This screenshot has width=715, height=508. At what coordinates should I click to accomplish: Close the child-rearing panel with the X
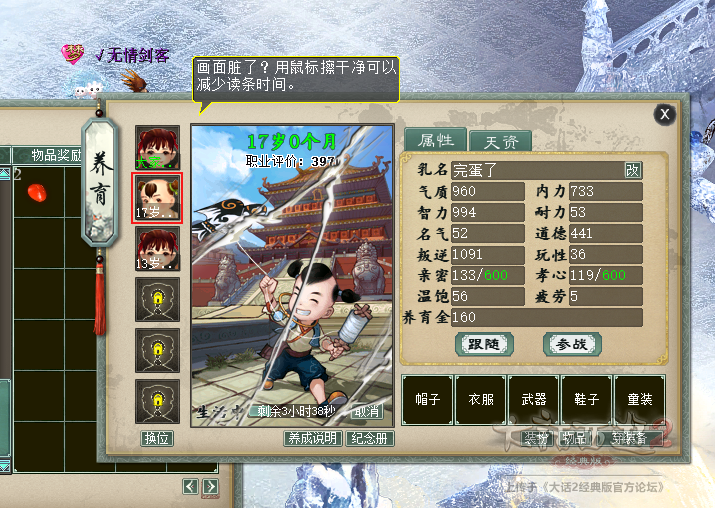tap(665, 114)
